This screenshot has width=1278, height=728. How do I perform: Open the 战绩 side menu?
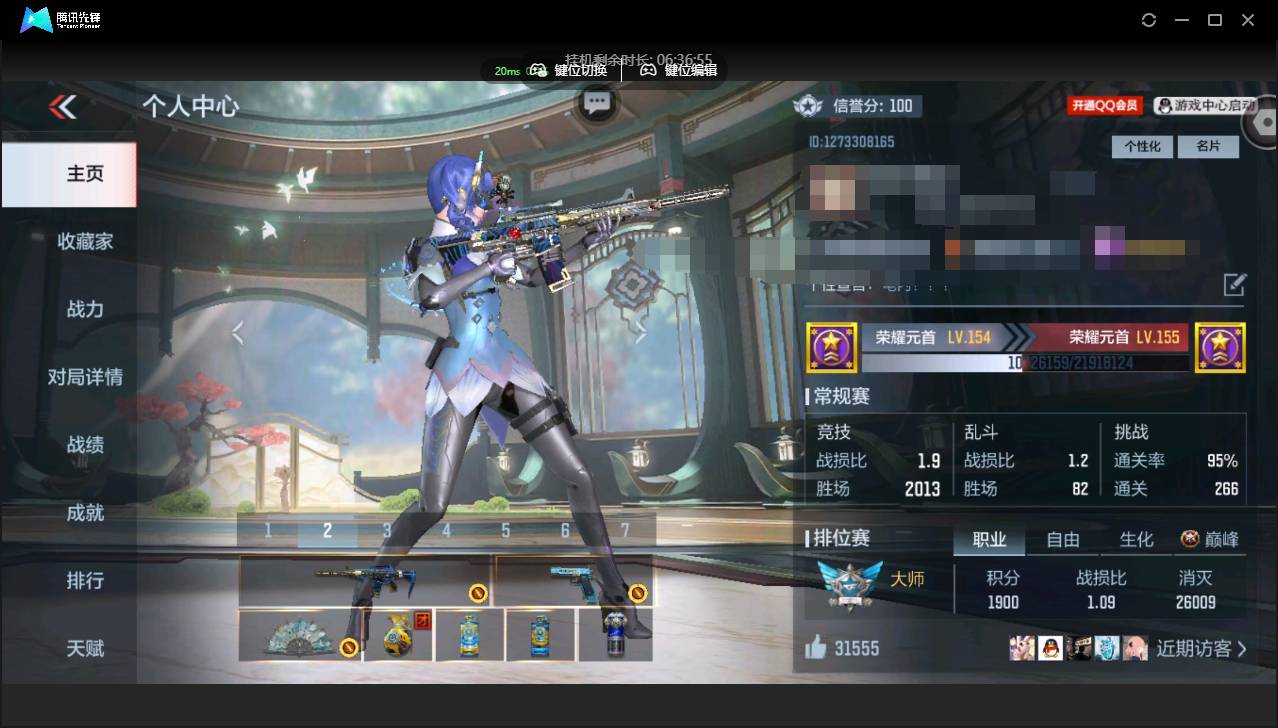pos(84,445)
